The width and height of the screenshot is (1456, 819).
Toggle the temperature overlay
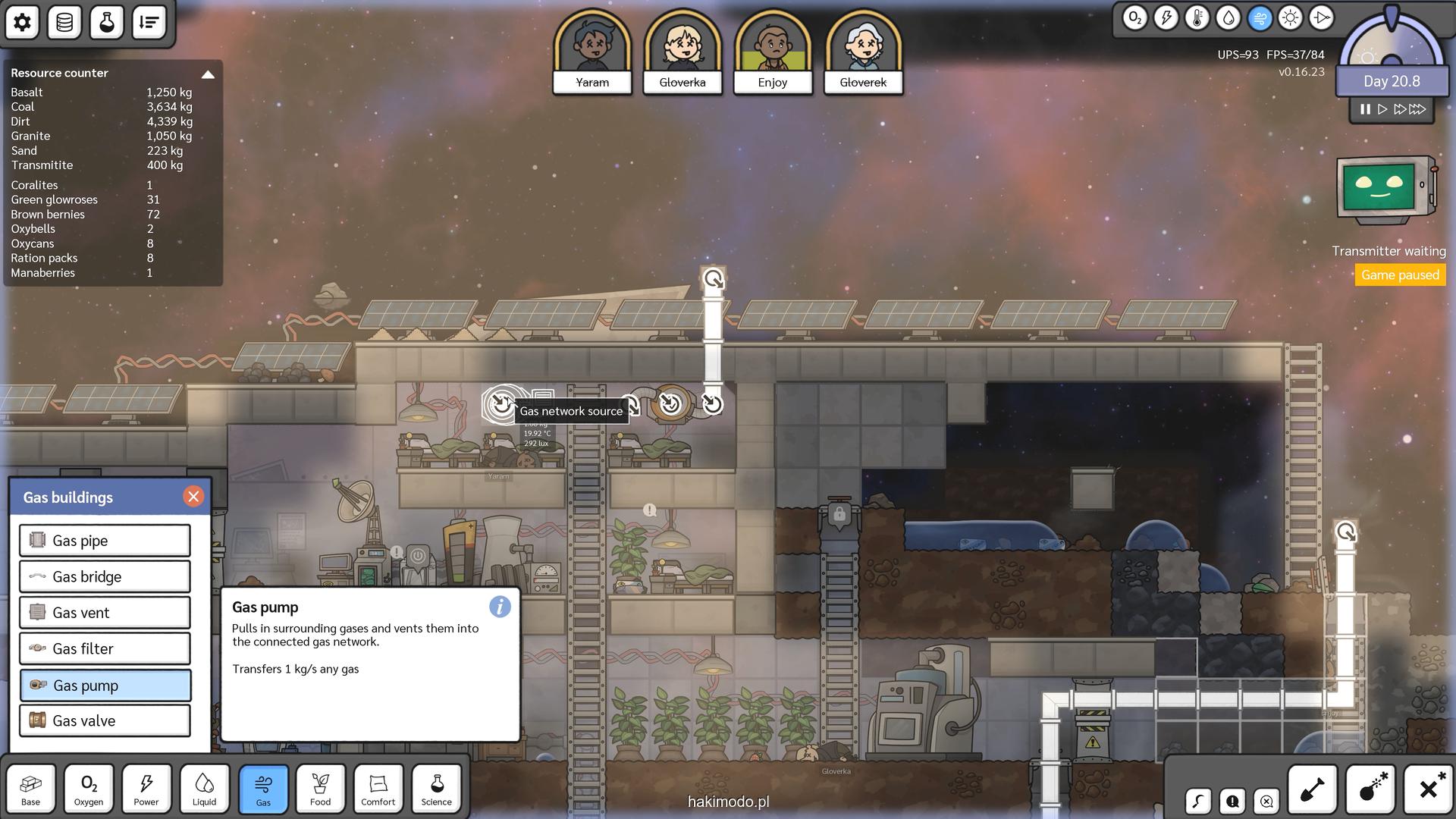click(1197, 18)
